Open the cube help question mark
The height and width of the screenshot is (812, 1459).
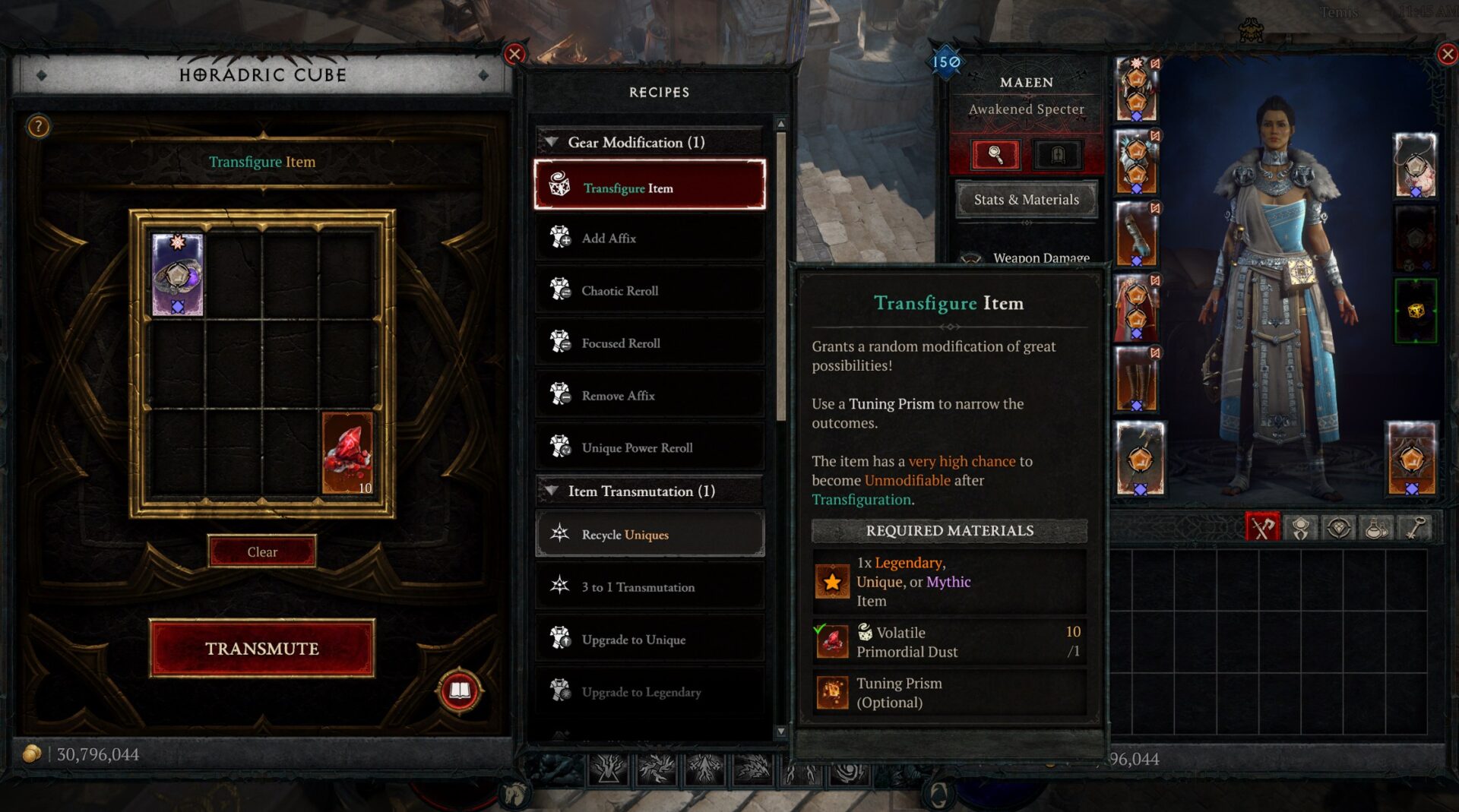38,126
